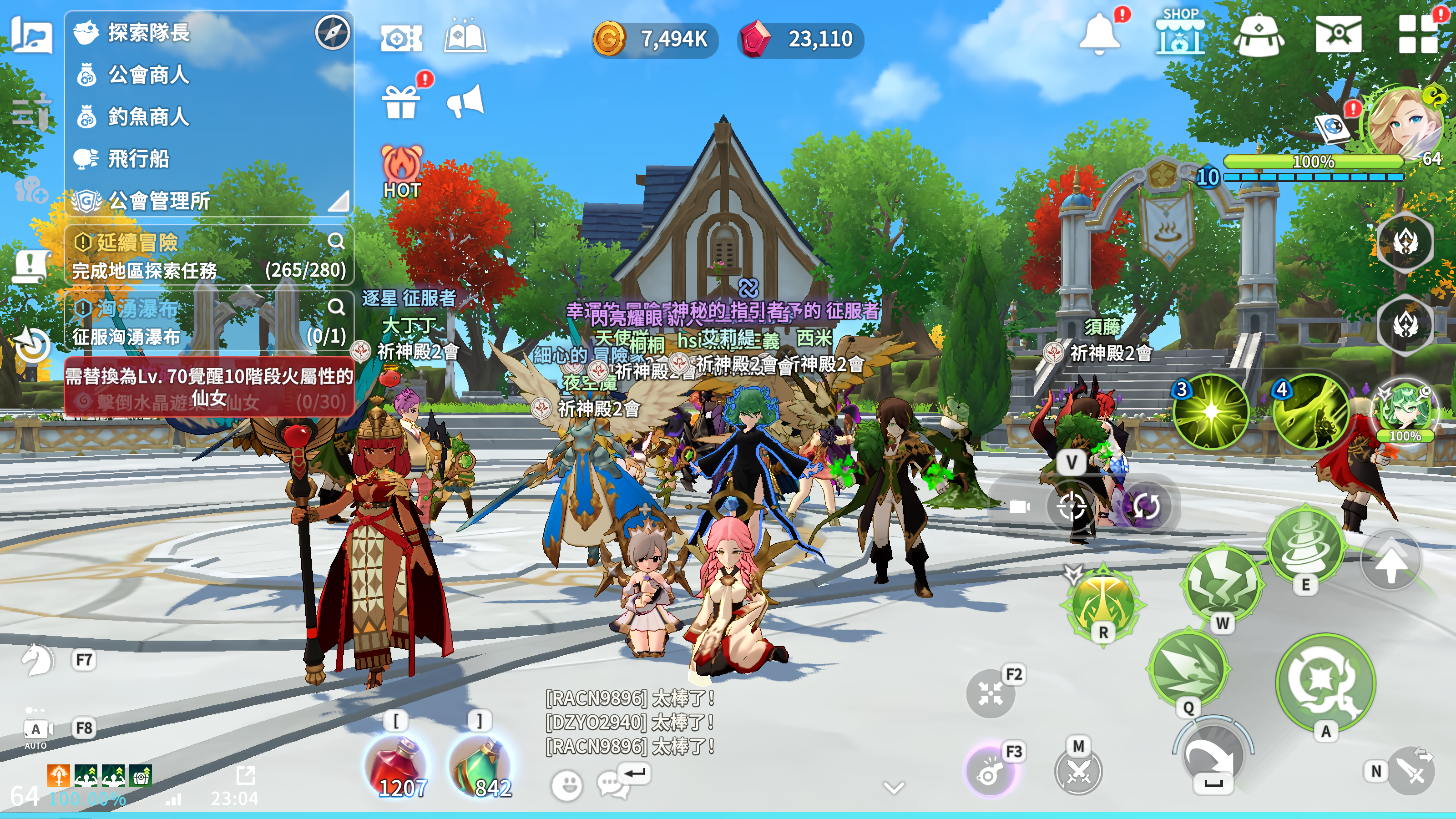Navigate to 飛行船 from the list
This screenshot has width=1456, height=819.
tap(138, 159)
